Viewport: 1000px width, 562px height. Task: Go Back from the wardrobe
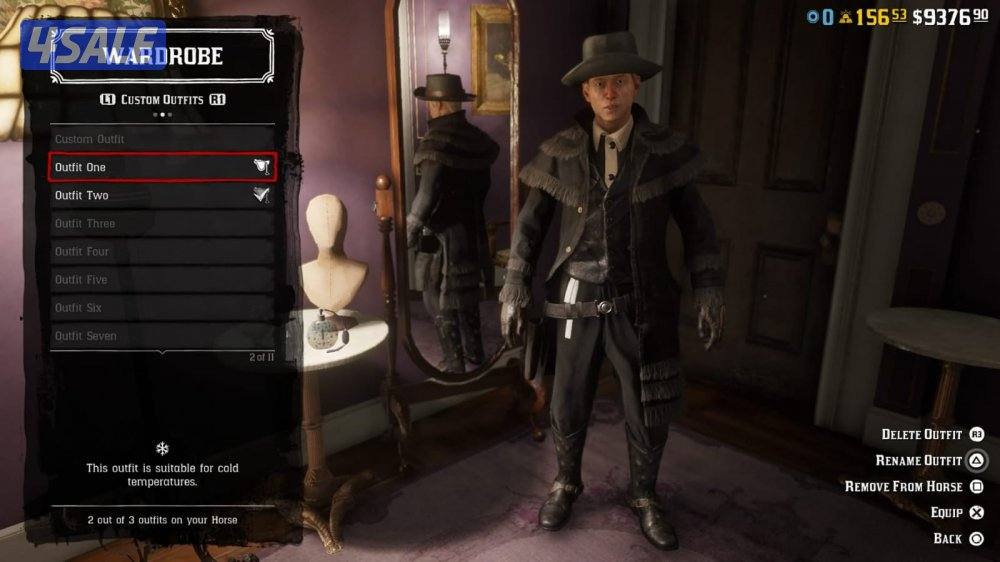958,538
